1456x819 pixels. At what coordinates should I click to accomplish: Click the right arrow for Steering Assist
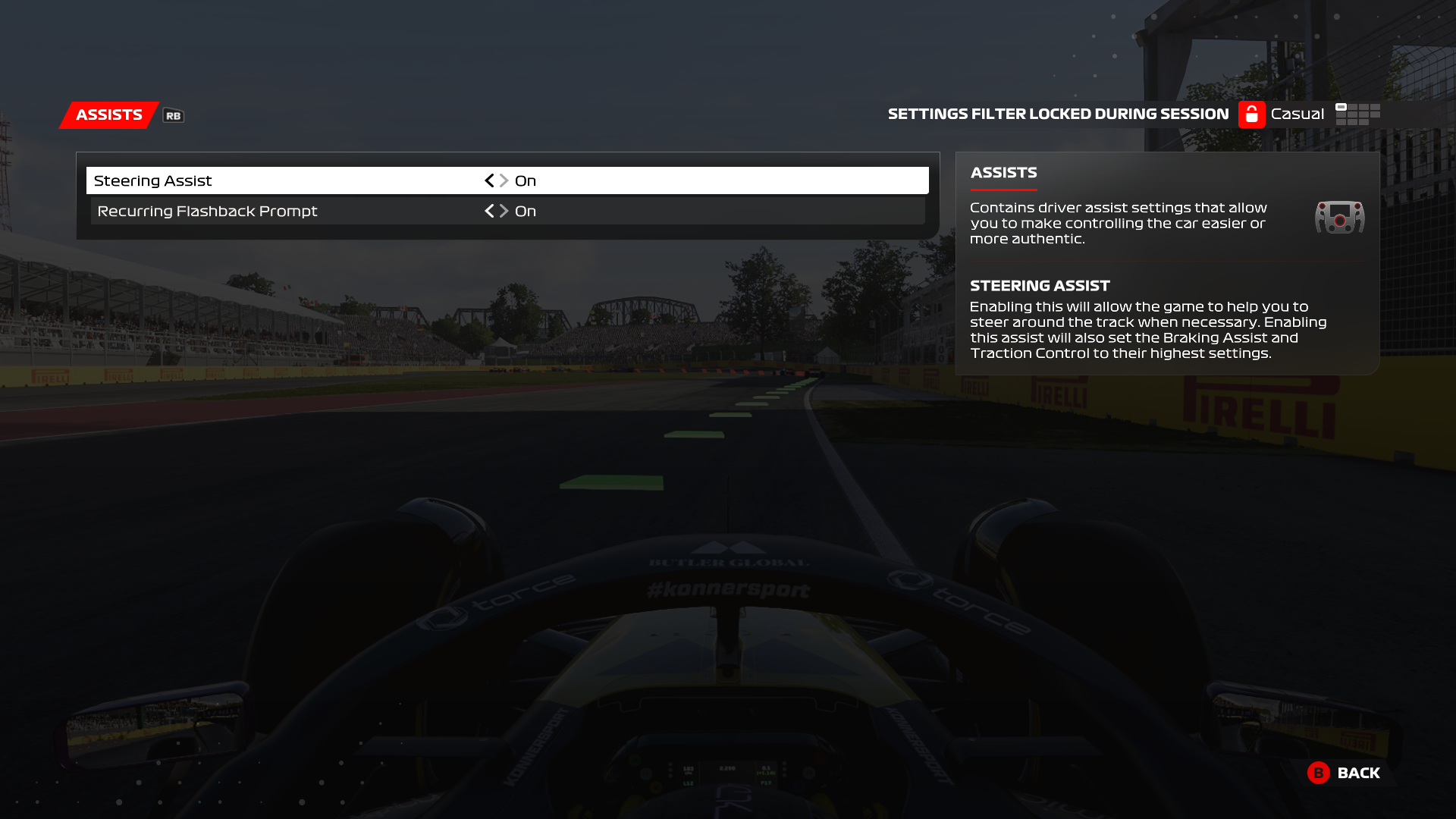point(504,180)
